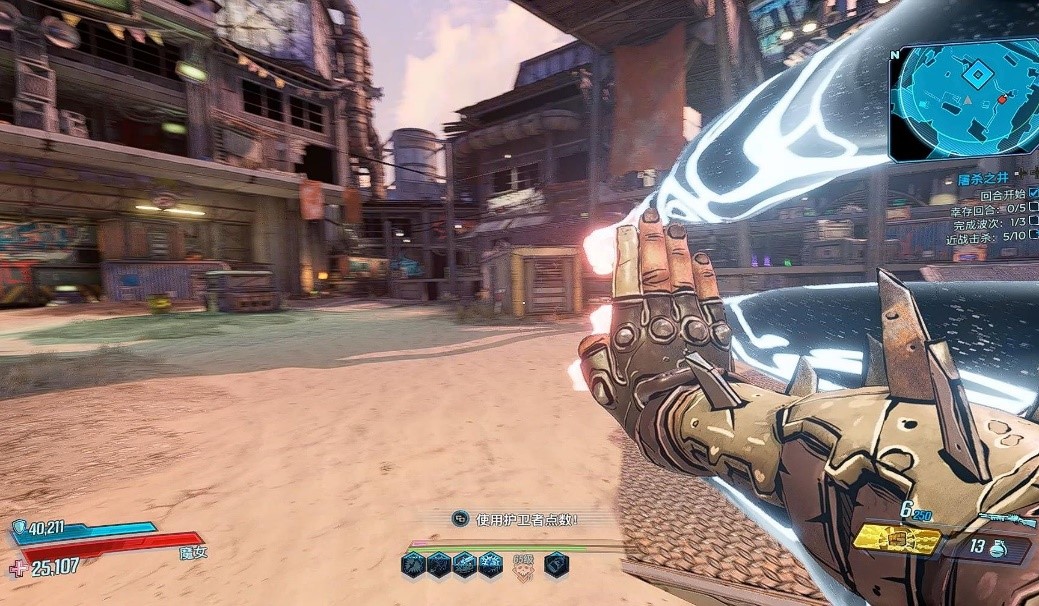Image resolution: width=1039 pixels, height=606 pixels.
Task: Select the red marker on the minimap
Action: (1003, 99)
